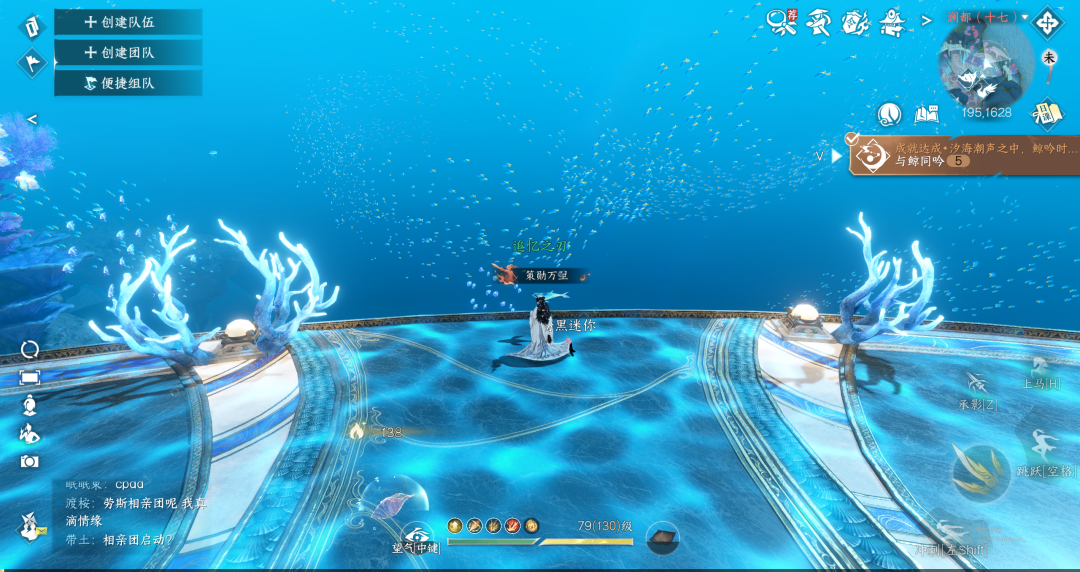Click the round clock-dial icon
This screenshot has height=572, width=1080.
click(890, 114)
